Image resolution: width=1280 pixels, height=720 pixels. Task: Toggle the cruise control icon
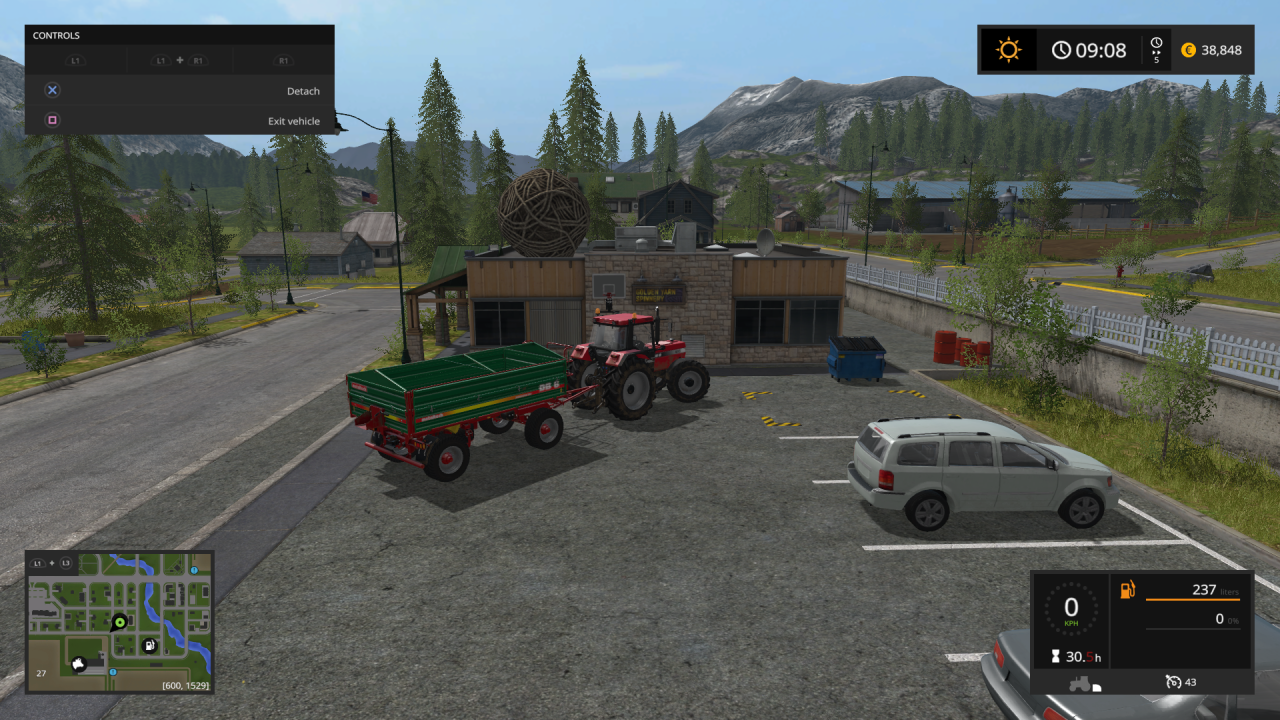click(x=1174, y=682)
